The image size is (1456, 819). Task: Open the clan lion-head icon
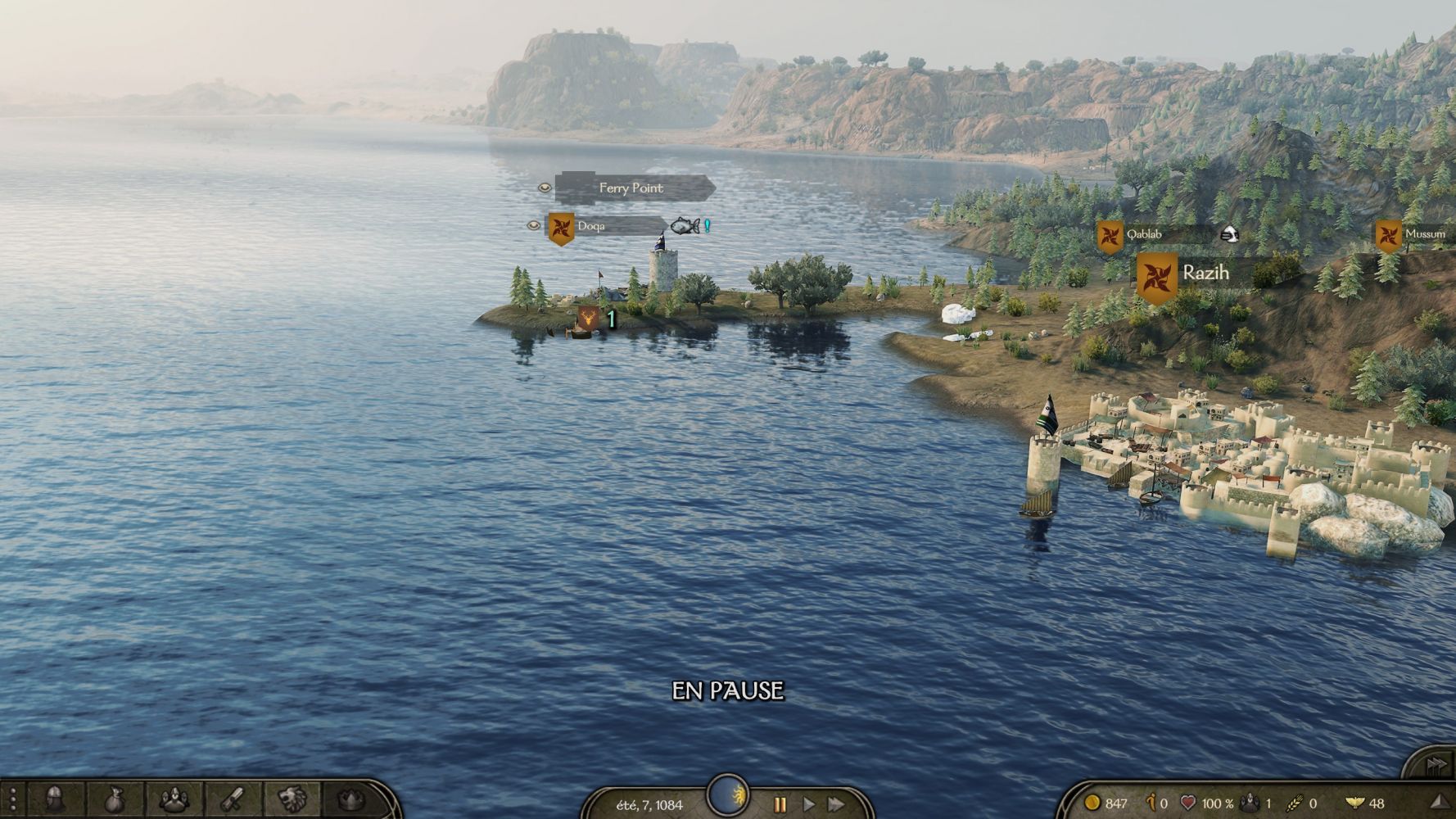coord(292,799)
